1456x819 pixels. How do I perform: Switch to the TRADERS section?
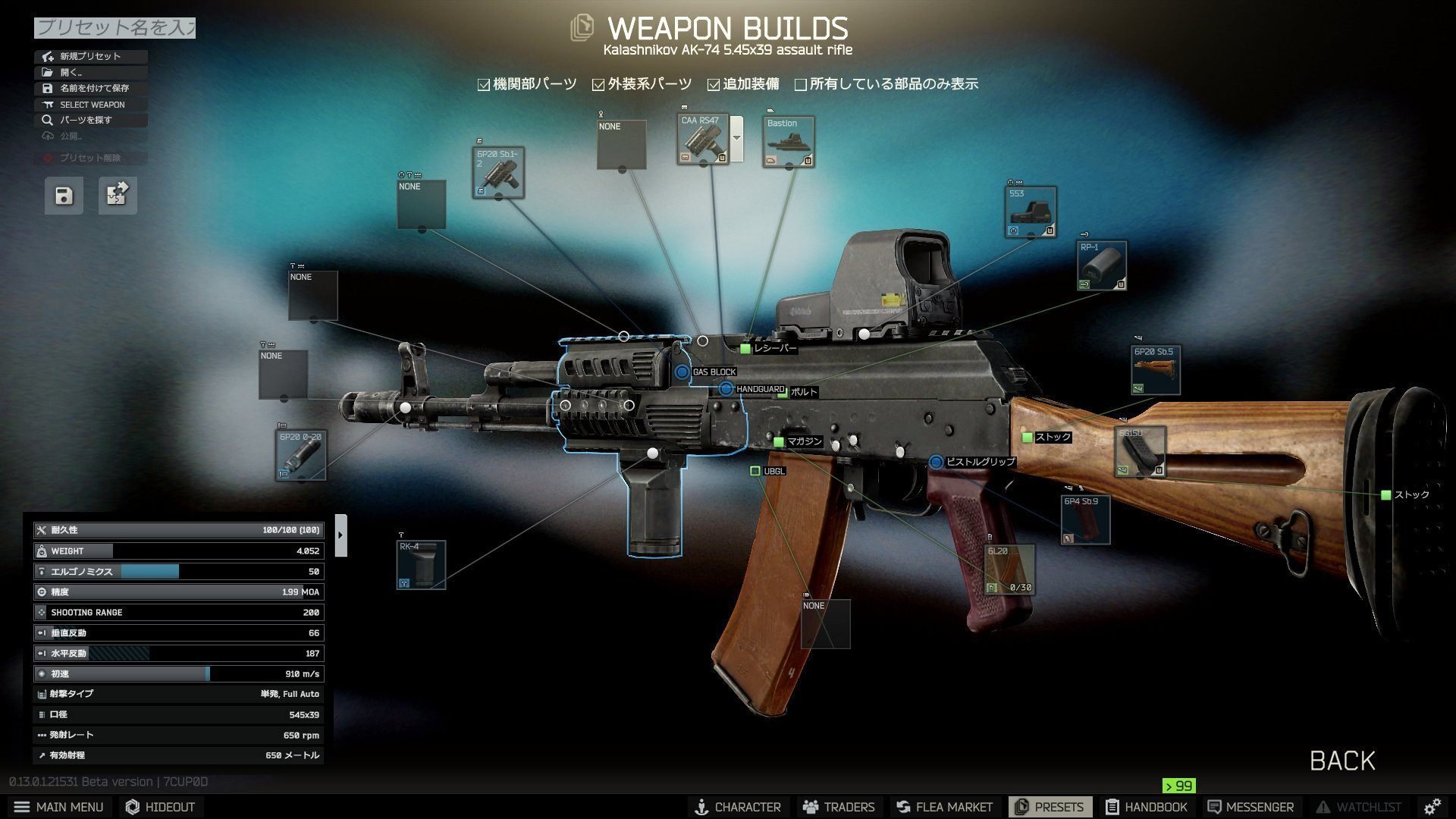coord(839,807)
